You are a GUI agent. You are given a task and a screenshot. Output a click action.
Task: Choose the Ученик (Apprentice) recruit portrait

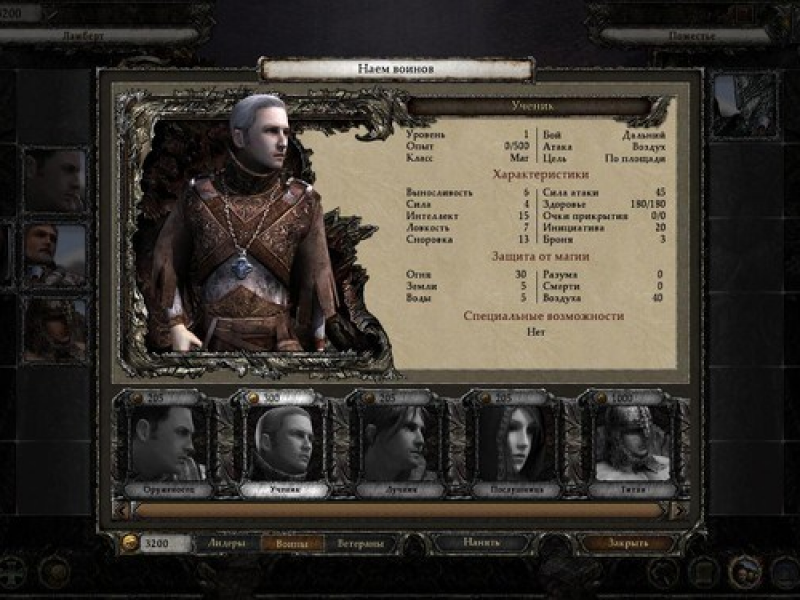281,443
